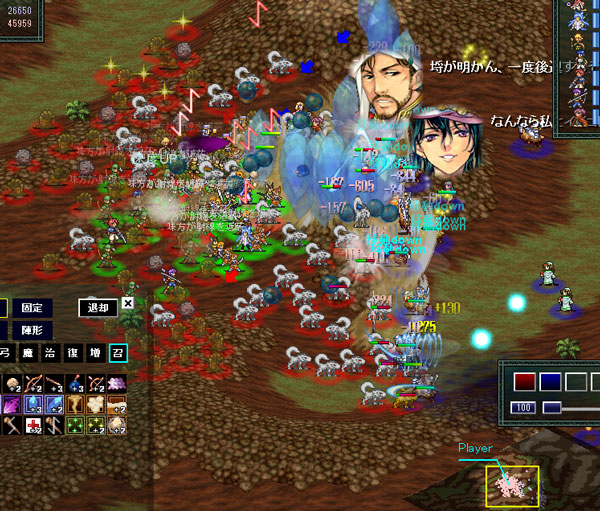Select the 固定 hold-position command
600x511 pixels.
pyautogui.click(x=31, y=308)
